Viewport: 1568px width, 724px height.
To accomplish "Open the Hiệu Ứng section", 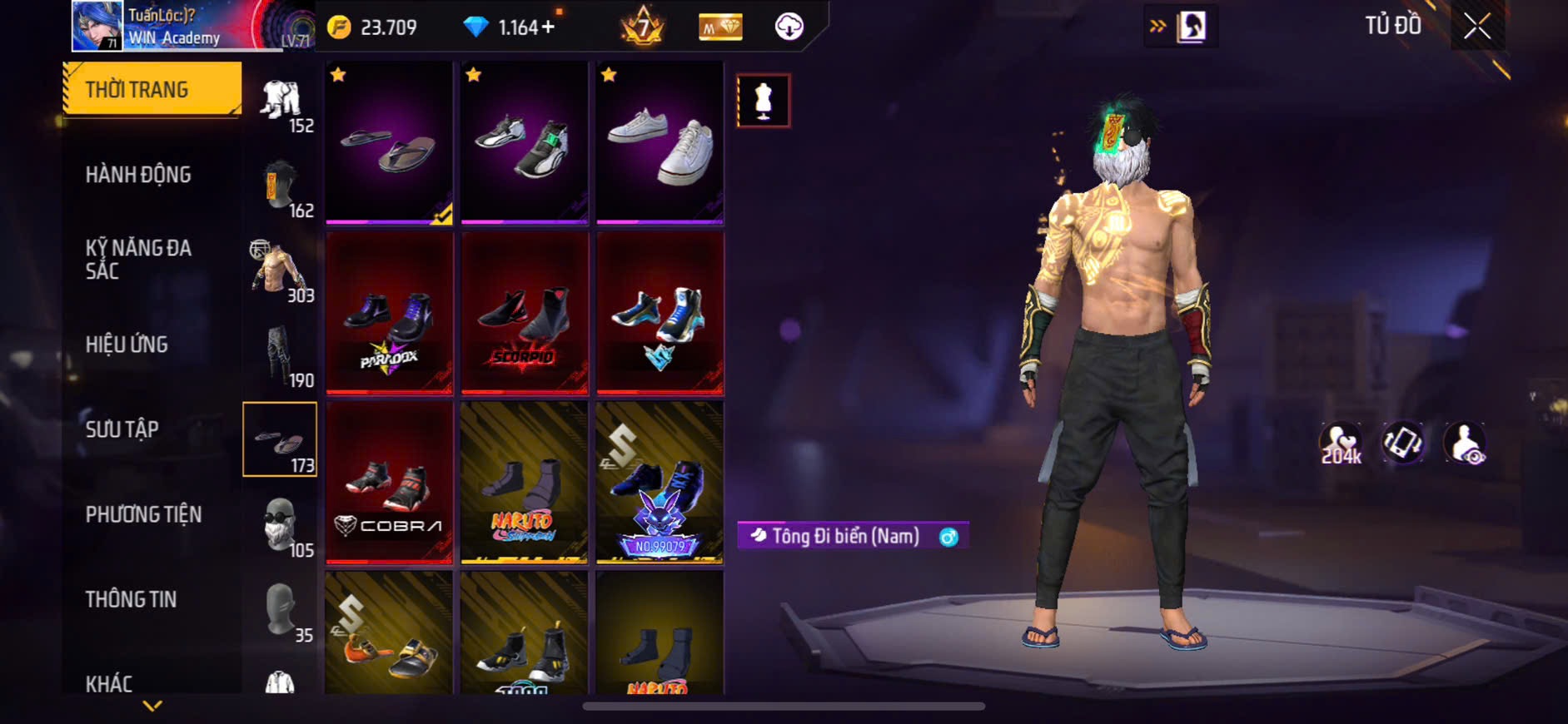I will coord(127,345).
